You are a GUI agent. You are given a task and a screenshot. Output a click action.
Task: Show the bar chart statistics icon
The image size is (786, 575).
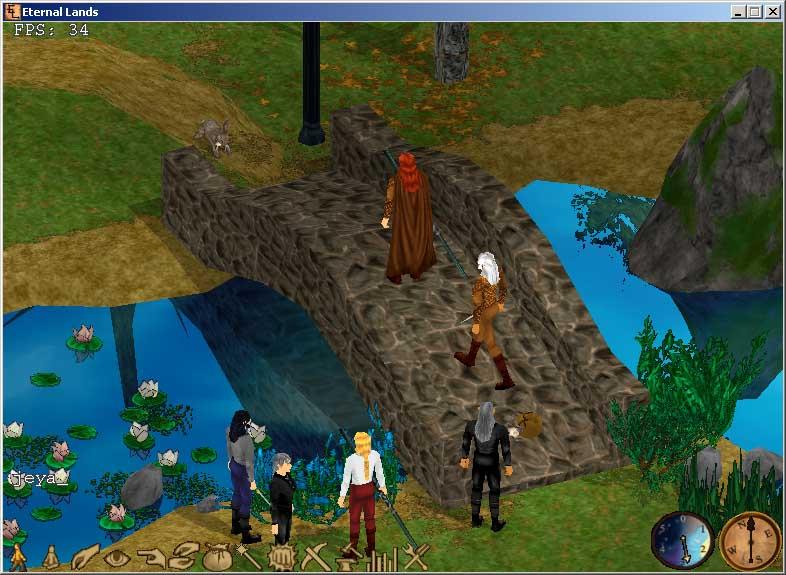point(381,557)
